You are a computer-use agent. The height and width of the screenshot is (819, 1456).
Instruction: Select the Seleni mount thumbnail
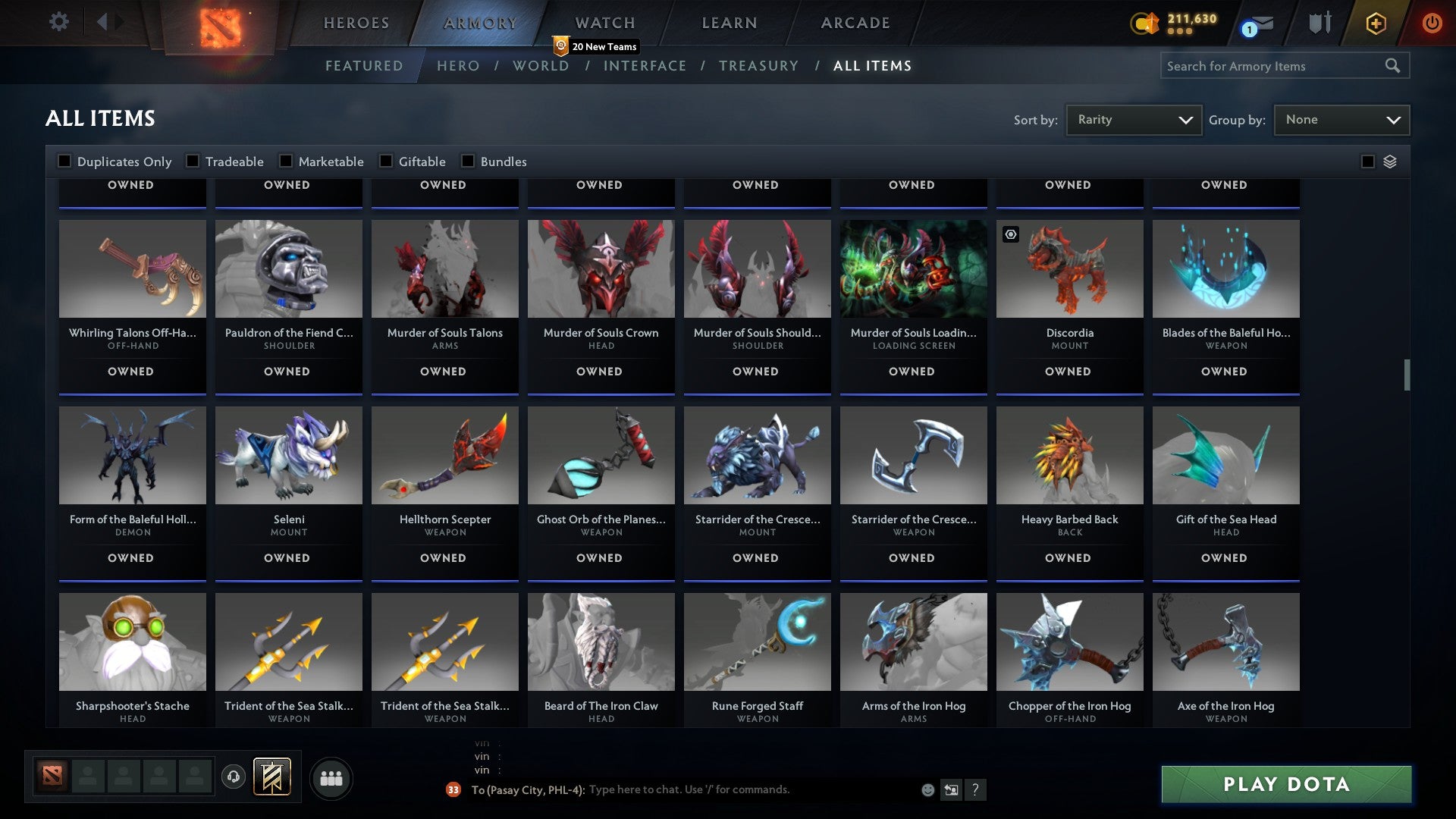pos(288,455)
